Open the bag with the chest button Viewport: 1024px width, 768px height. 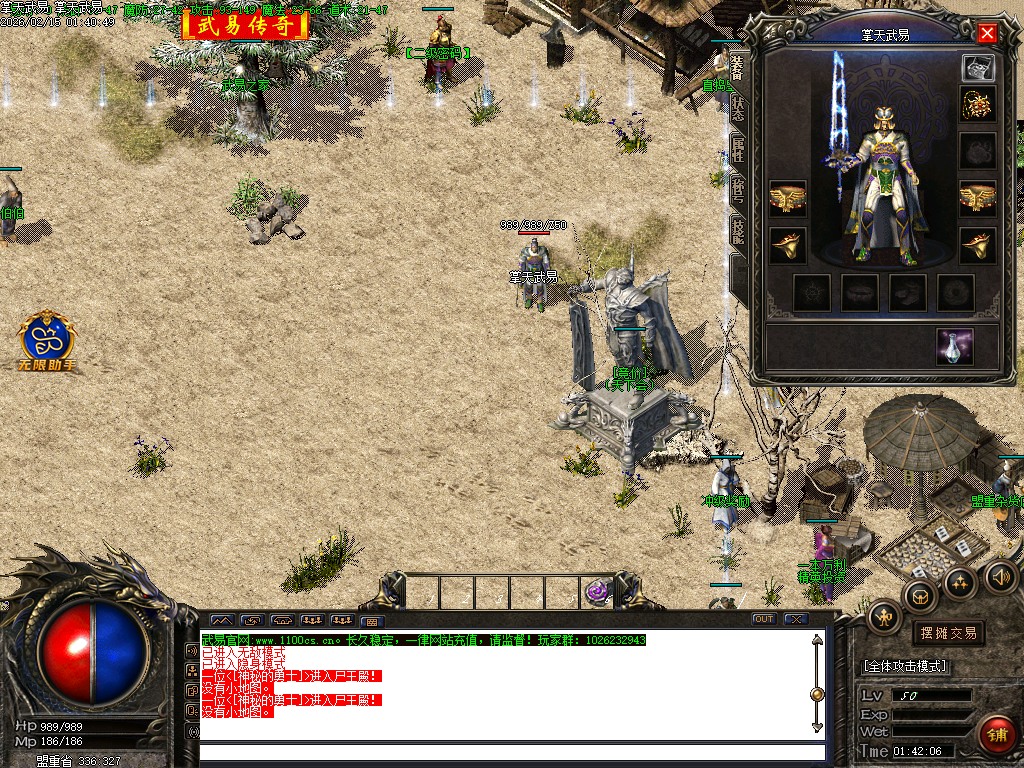click(x=920, y=597)
